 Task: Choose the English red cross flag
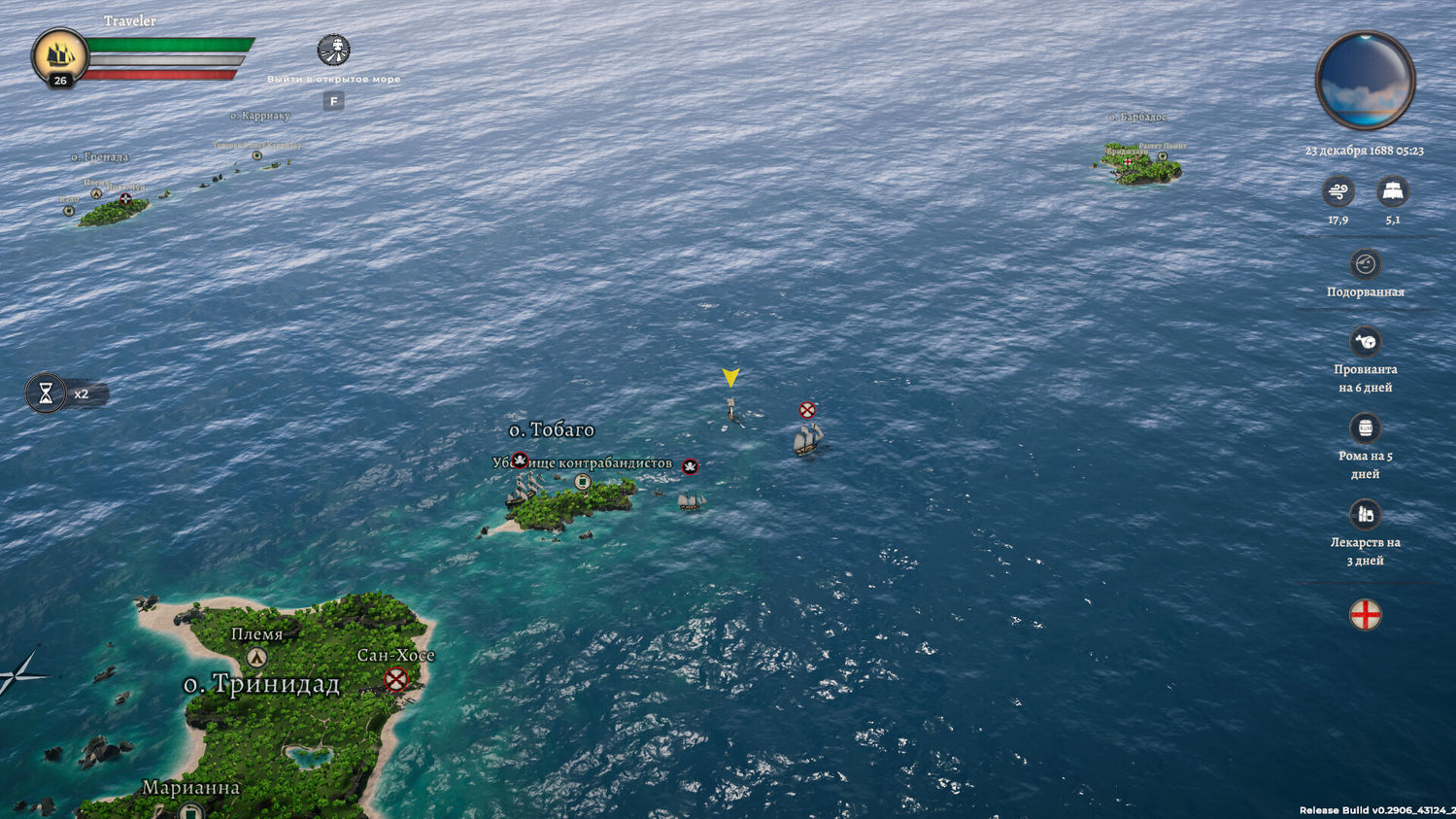tap(1365, 615)
